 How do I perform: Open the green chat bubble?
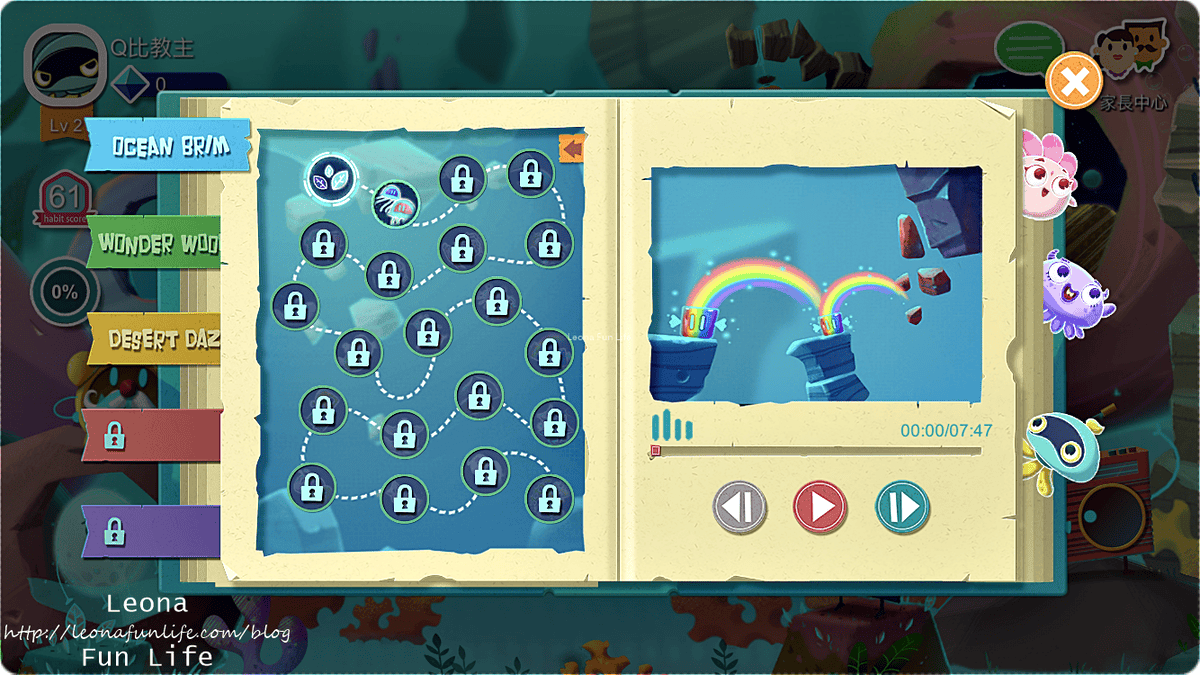click(1026, 46)
